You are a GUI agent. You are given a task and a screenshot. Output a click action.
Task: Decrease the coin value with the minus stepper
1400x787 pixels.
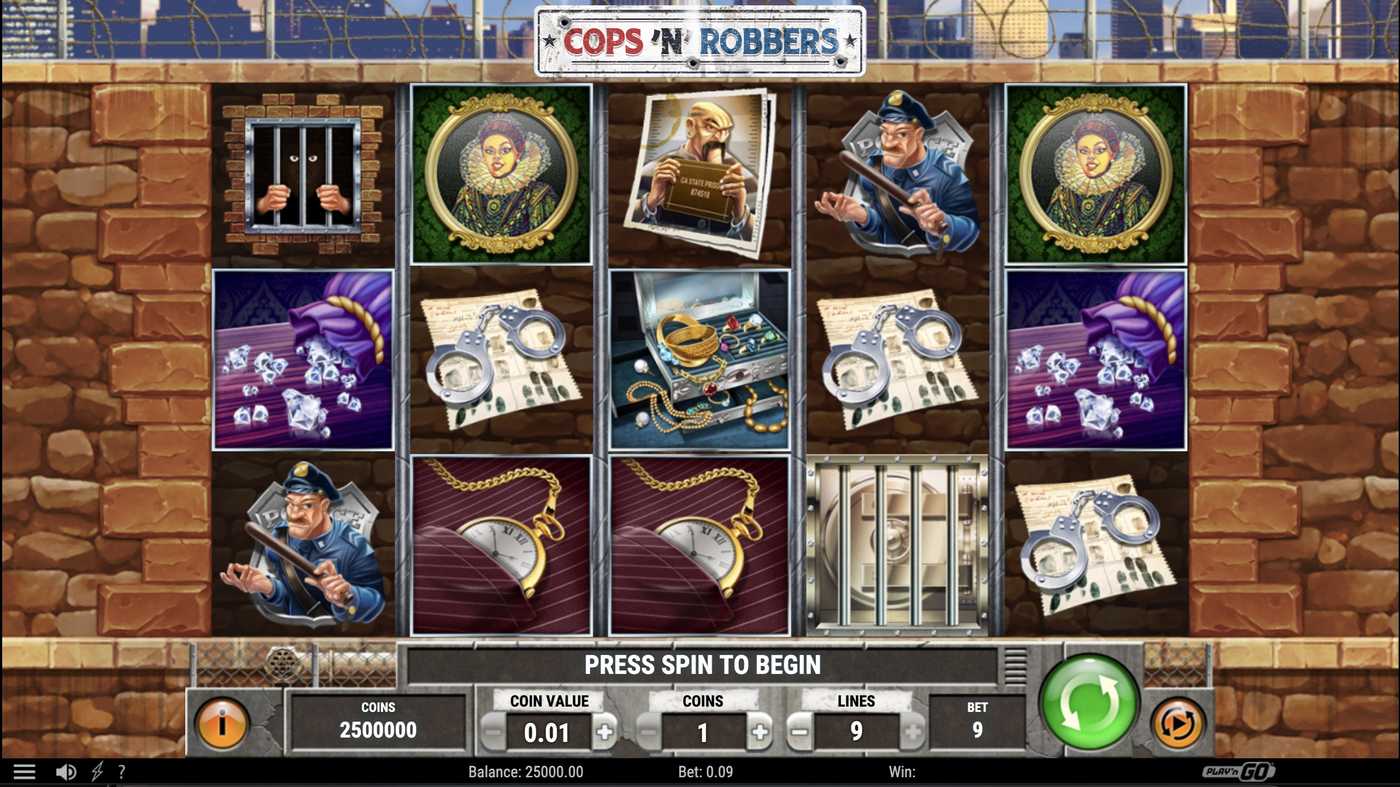(492, 732)
